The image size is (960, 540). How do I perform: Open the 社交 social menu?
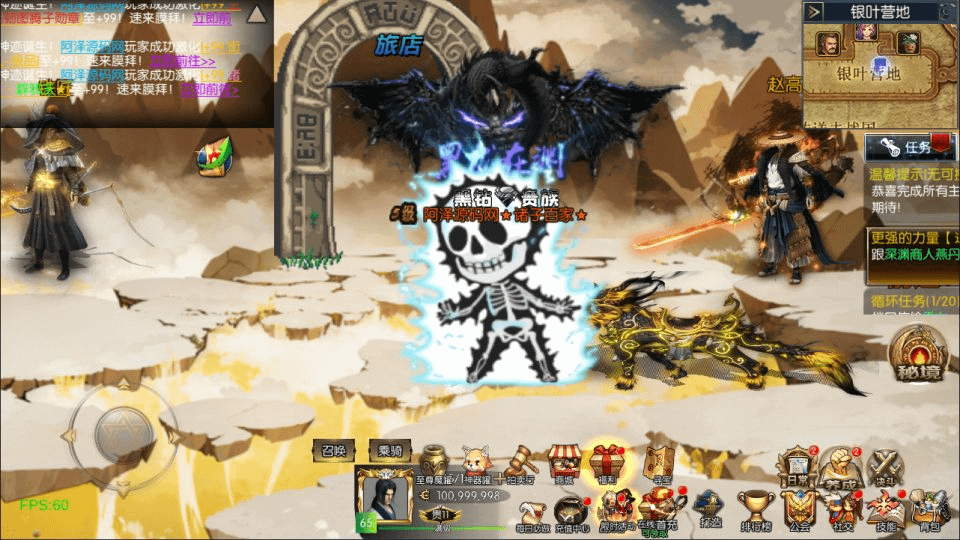click(842, 510)
